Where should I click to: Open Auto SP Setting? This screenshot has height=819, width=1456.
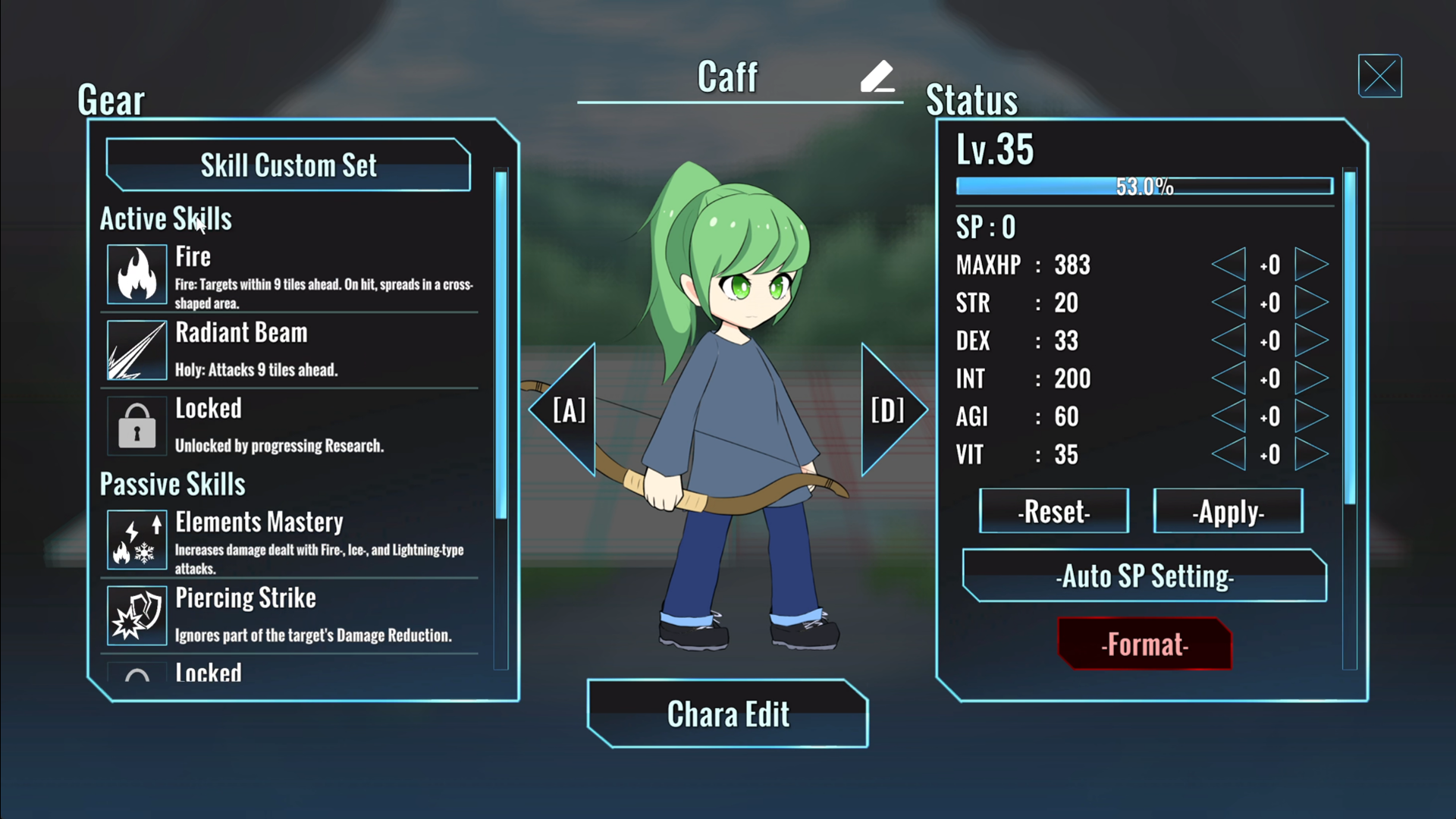click(1144, 576)
